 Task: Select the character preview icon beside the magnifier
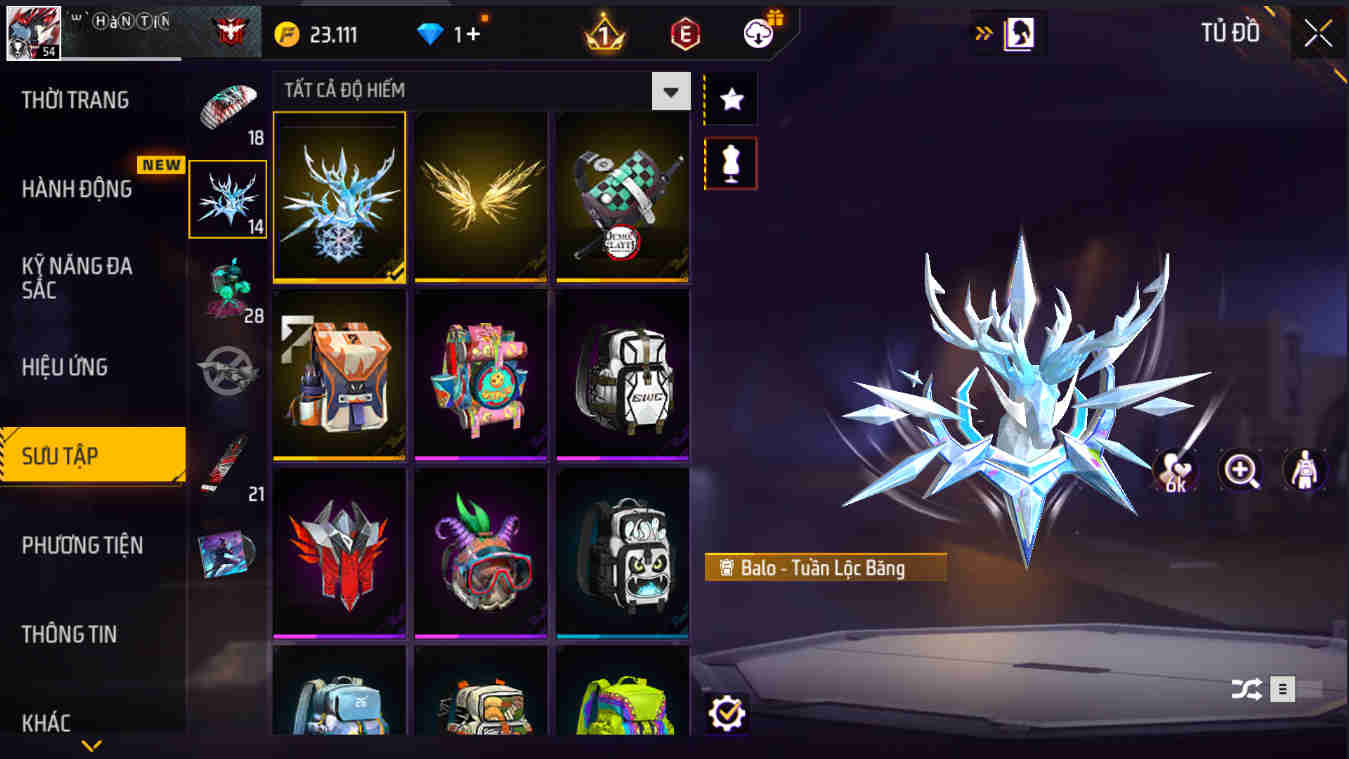click(x=1303, y=471)
